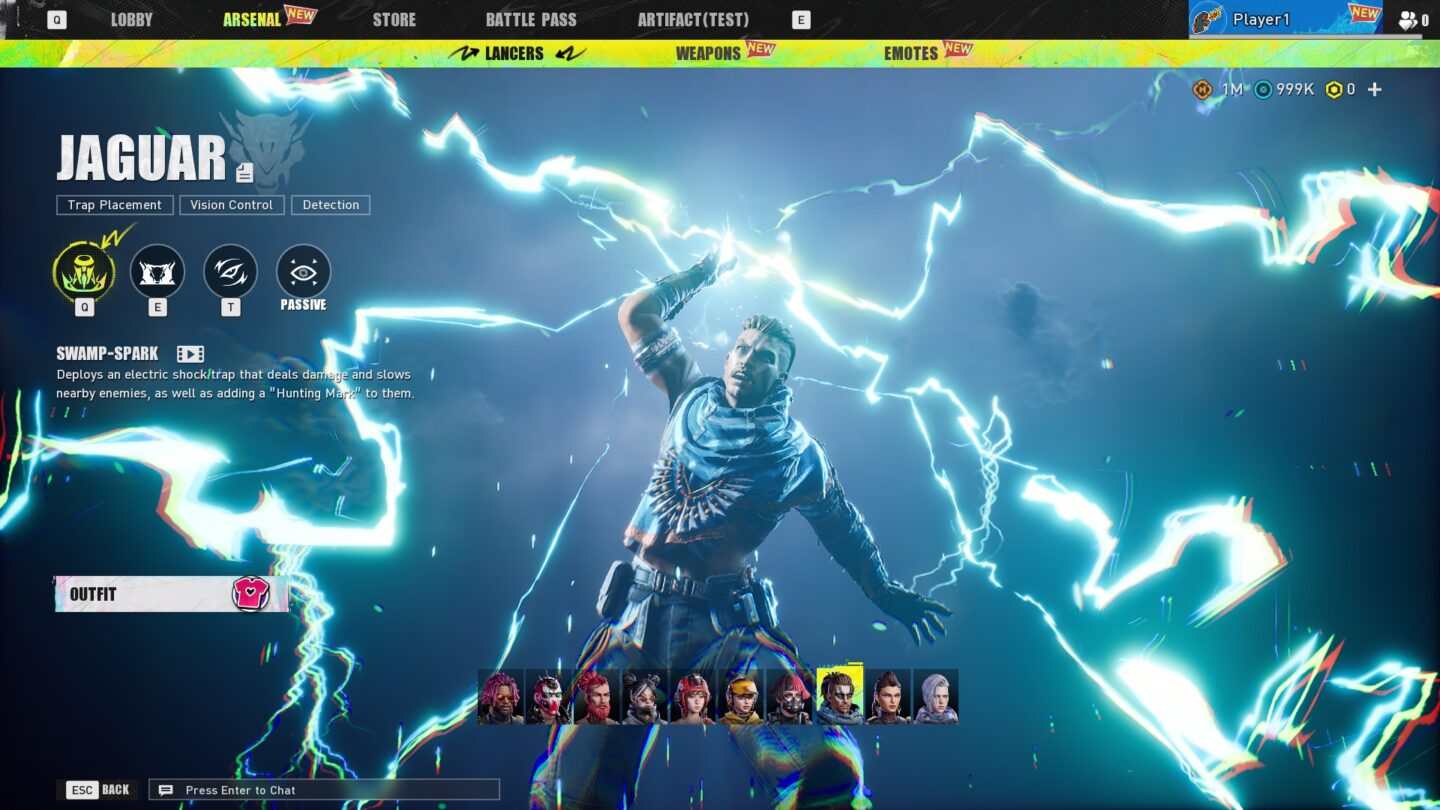The width and height of the screenshot is (1440, 810).
Task: View the beast-head E ability icon
Action: pos(157,270)
